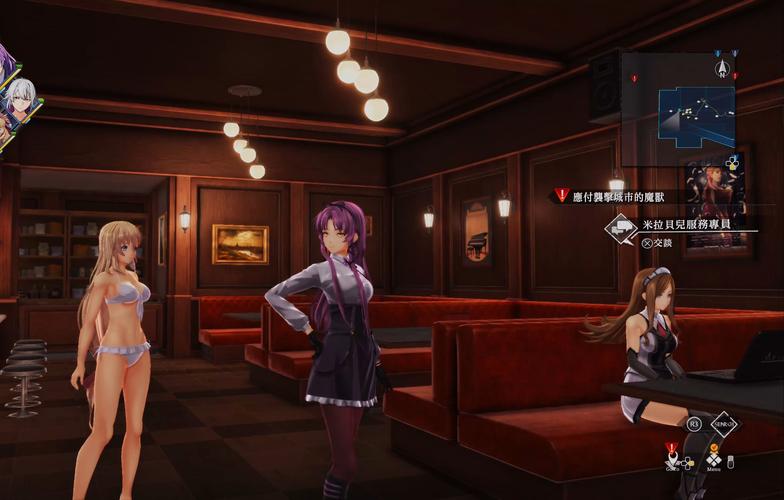Activate the SENR-01 diamond icon
Image resolution: width=784 pixels, height=500 pixels.
click(x=724, y=423)
